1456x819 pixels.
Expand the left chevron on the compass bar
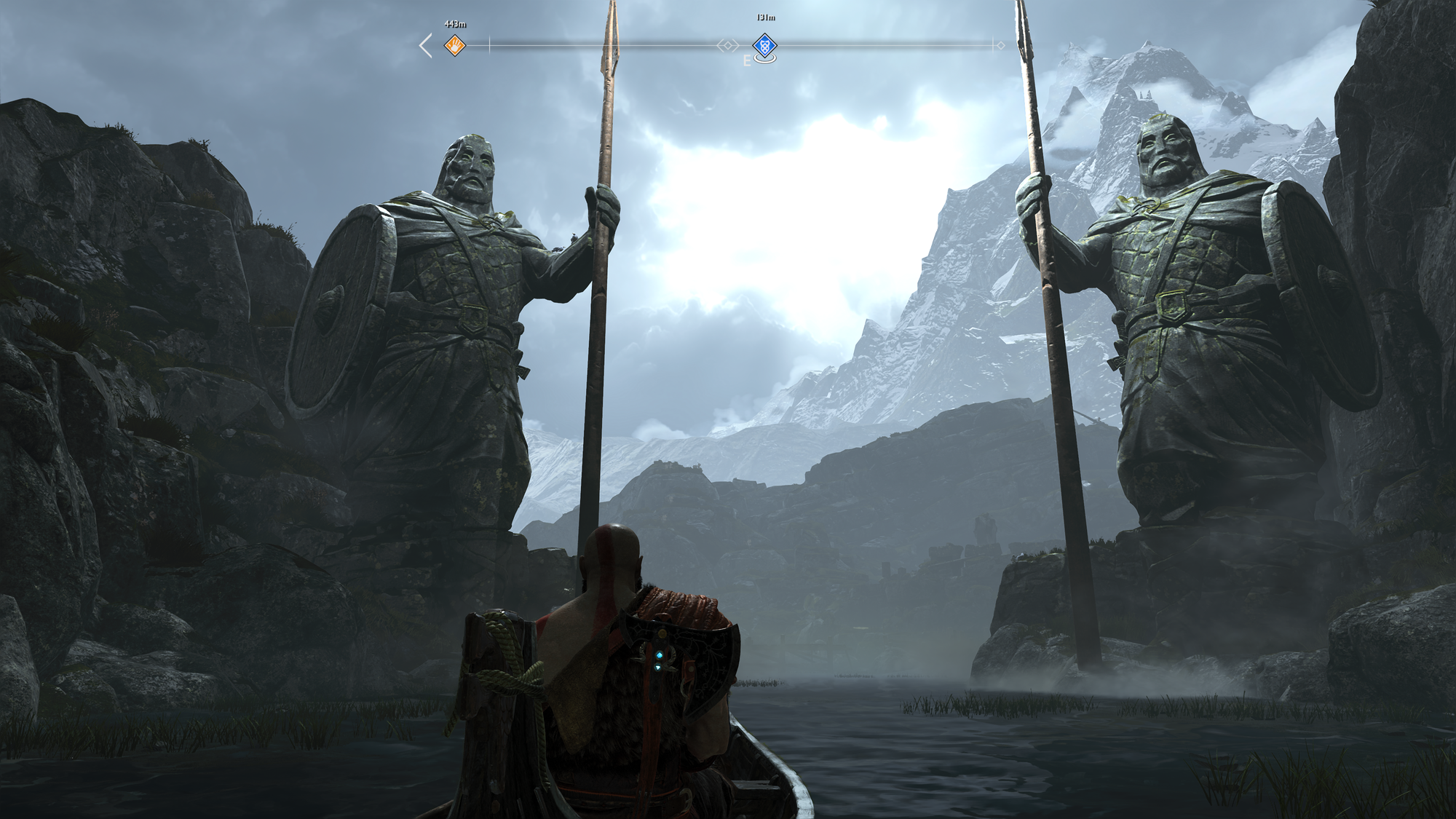(x=424, y=45)
